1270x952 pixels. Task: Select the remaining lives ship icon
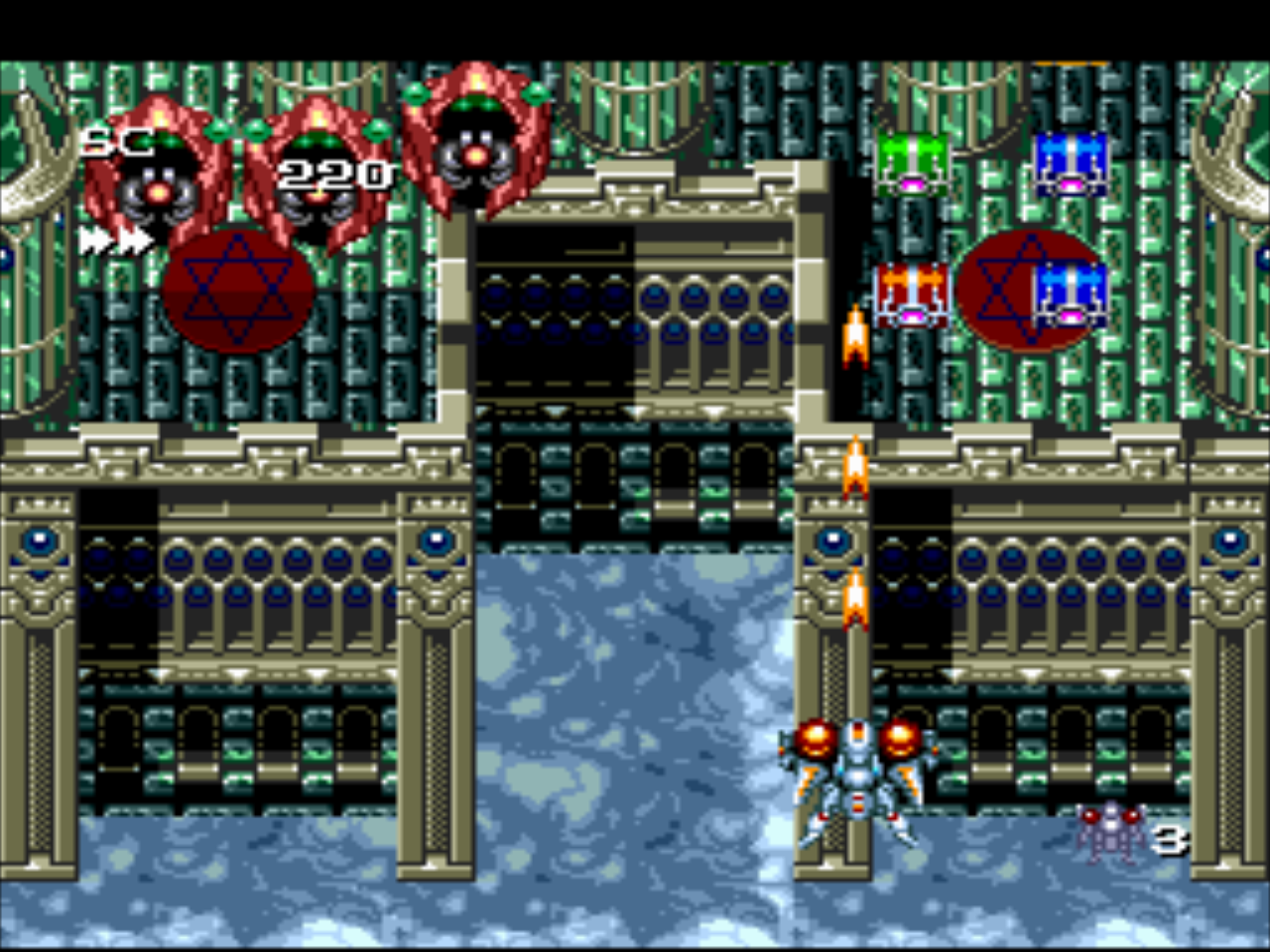[1110, 831]
